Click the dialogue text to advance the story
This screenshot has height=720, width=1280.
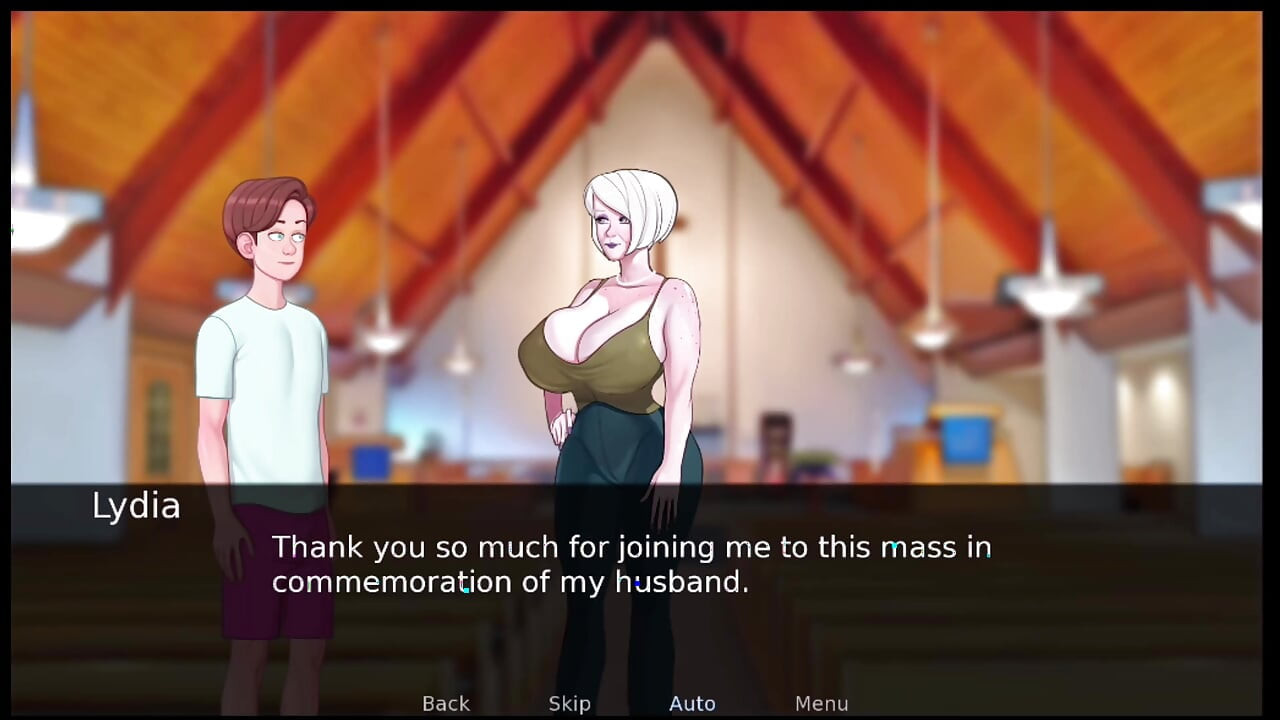pos(630,565)
